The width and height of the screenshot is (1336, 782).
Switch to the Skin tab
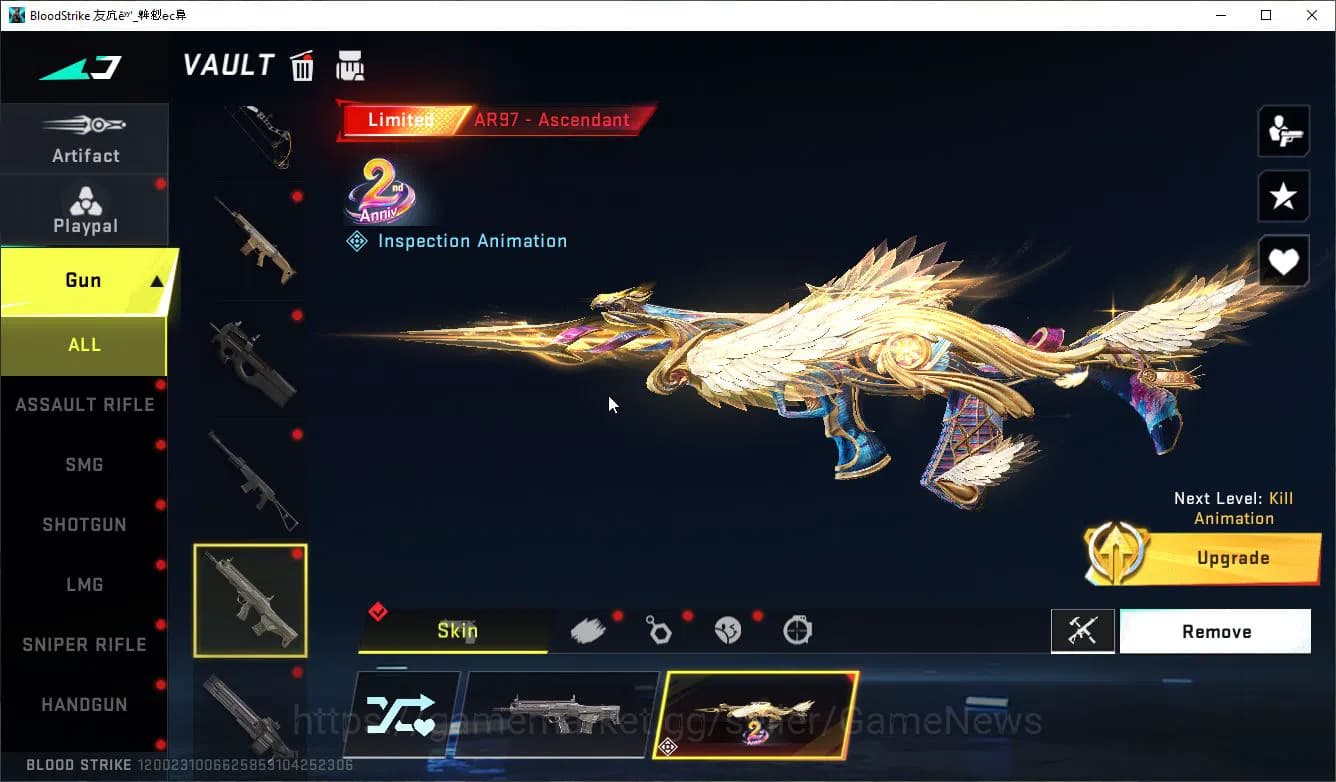coord(458,631)
